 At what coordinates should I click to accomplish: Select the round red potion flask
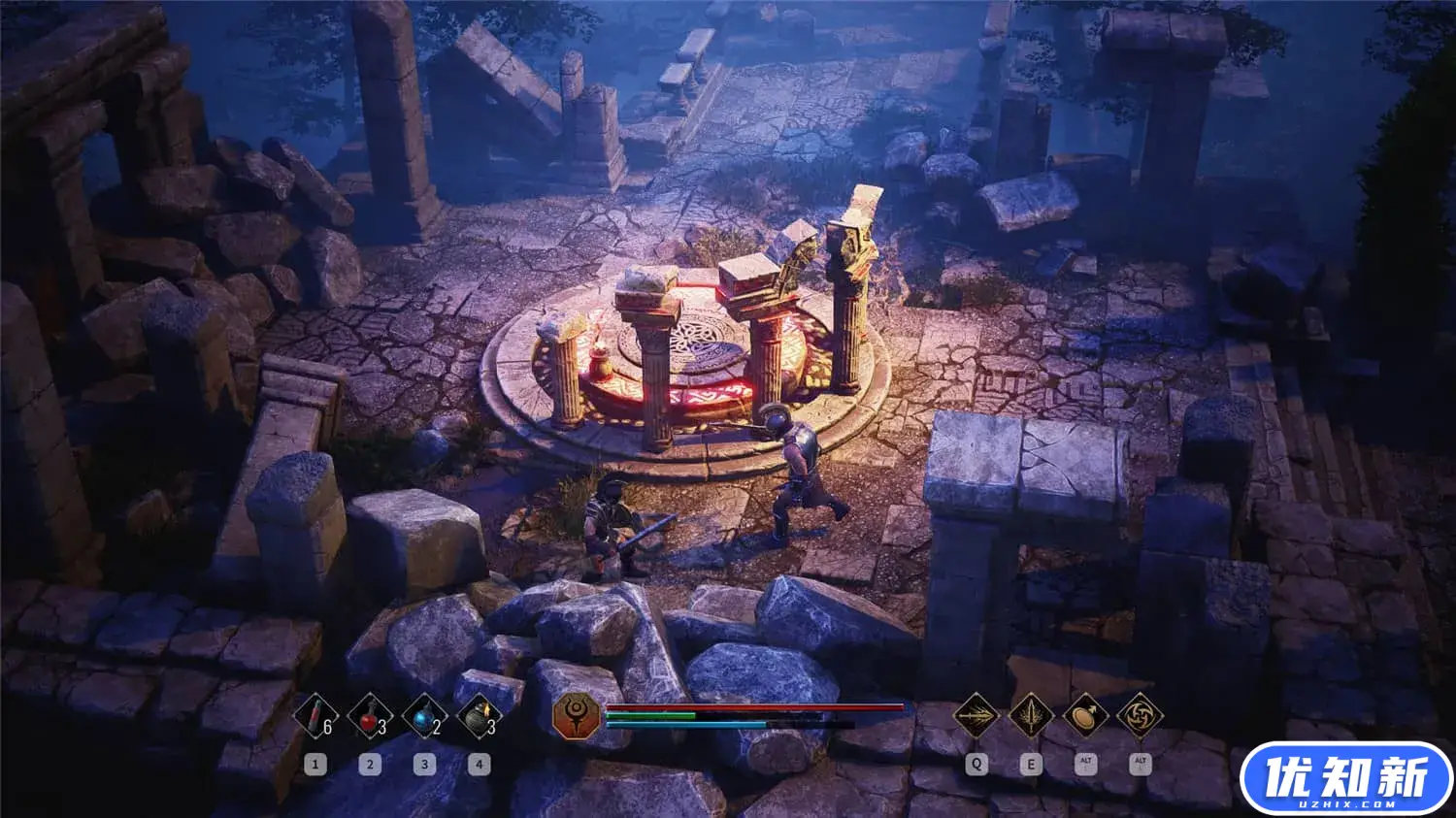[x=369, y=719]
